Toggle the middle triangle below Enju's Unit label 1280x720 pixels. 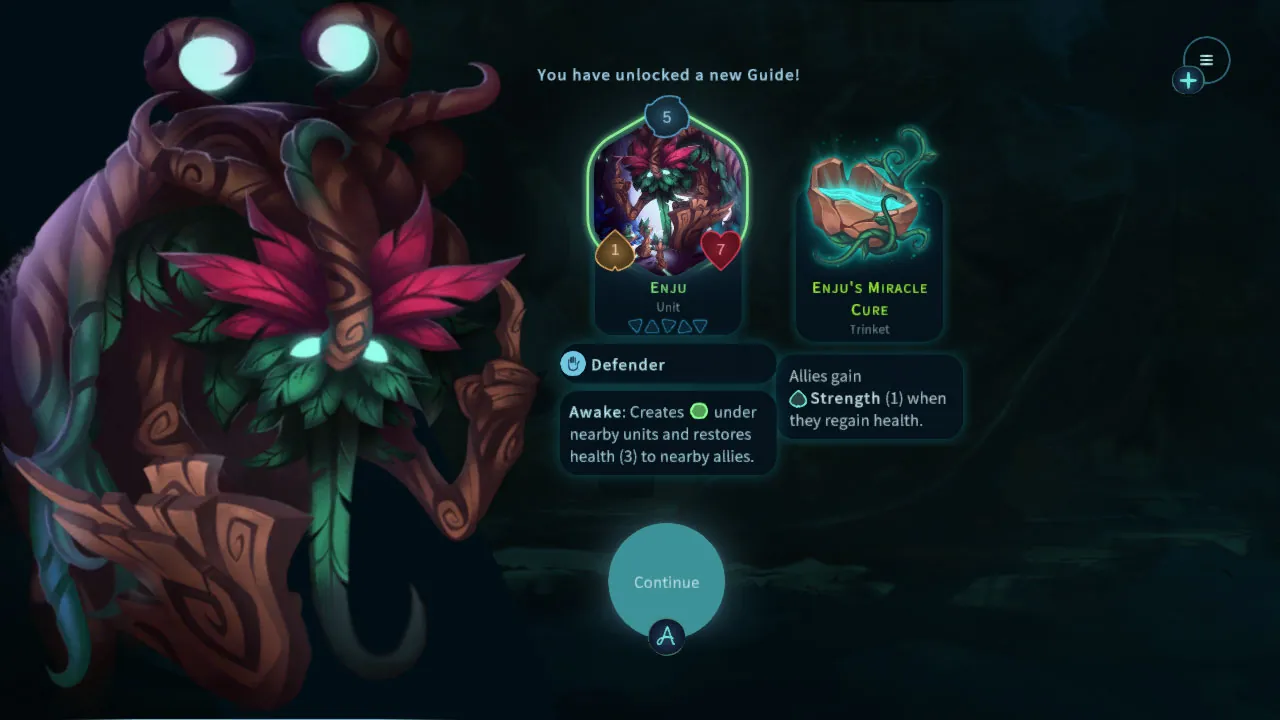pos(668,325)
